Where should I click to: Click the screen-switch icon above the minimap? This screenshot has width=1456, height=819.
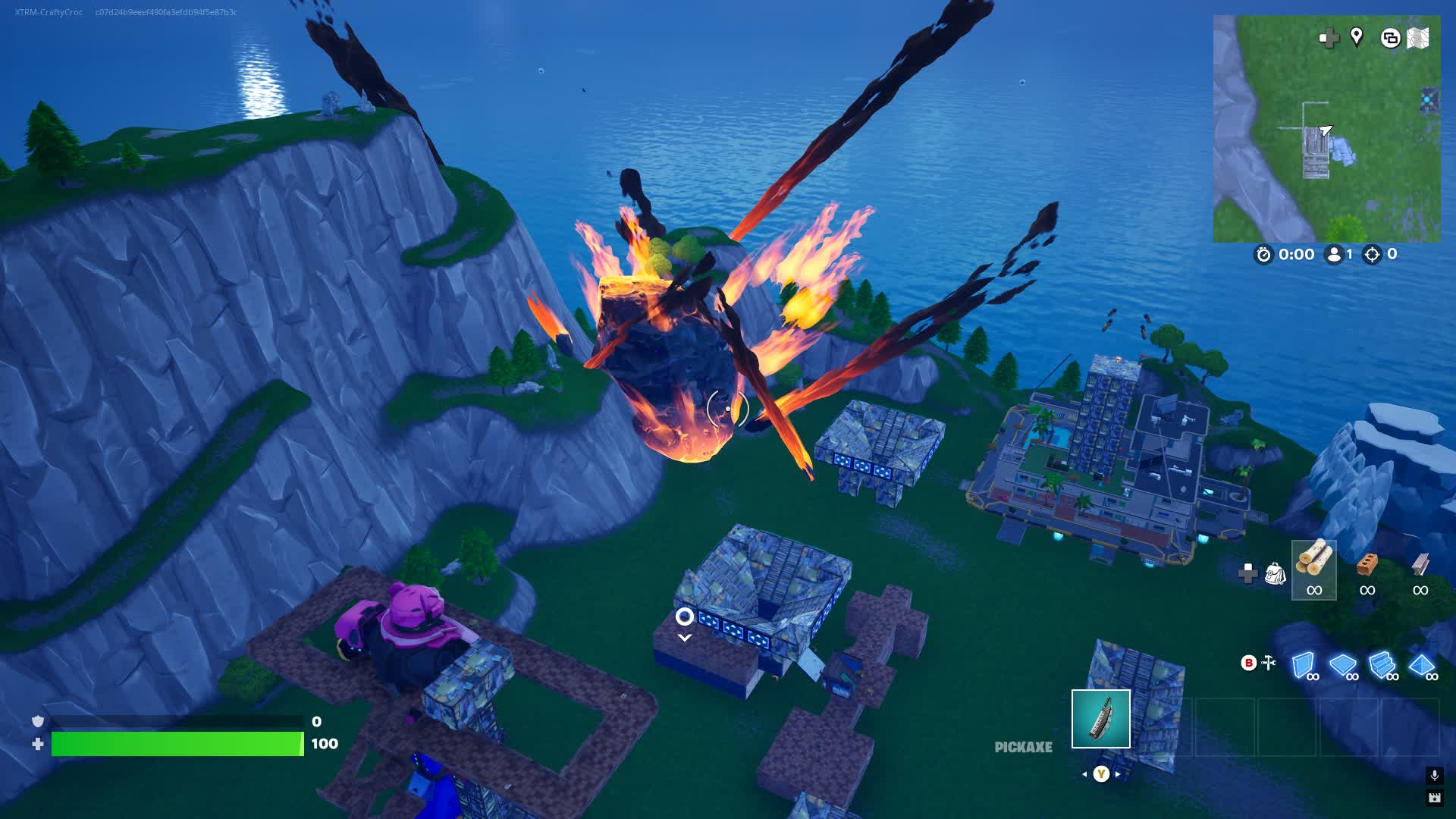pos(1391,38)
